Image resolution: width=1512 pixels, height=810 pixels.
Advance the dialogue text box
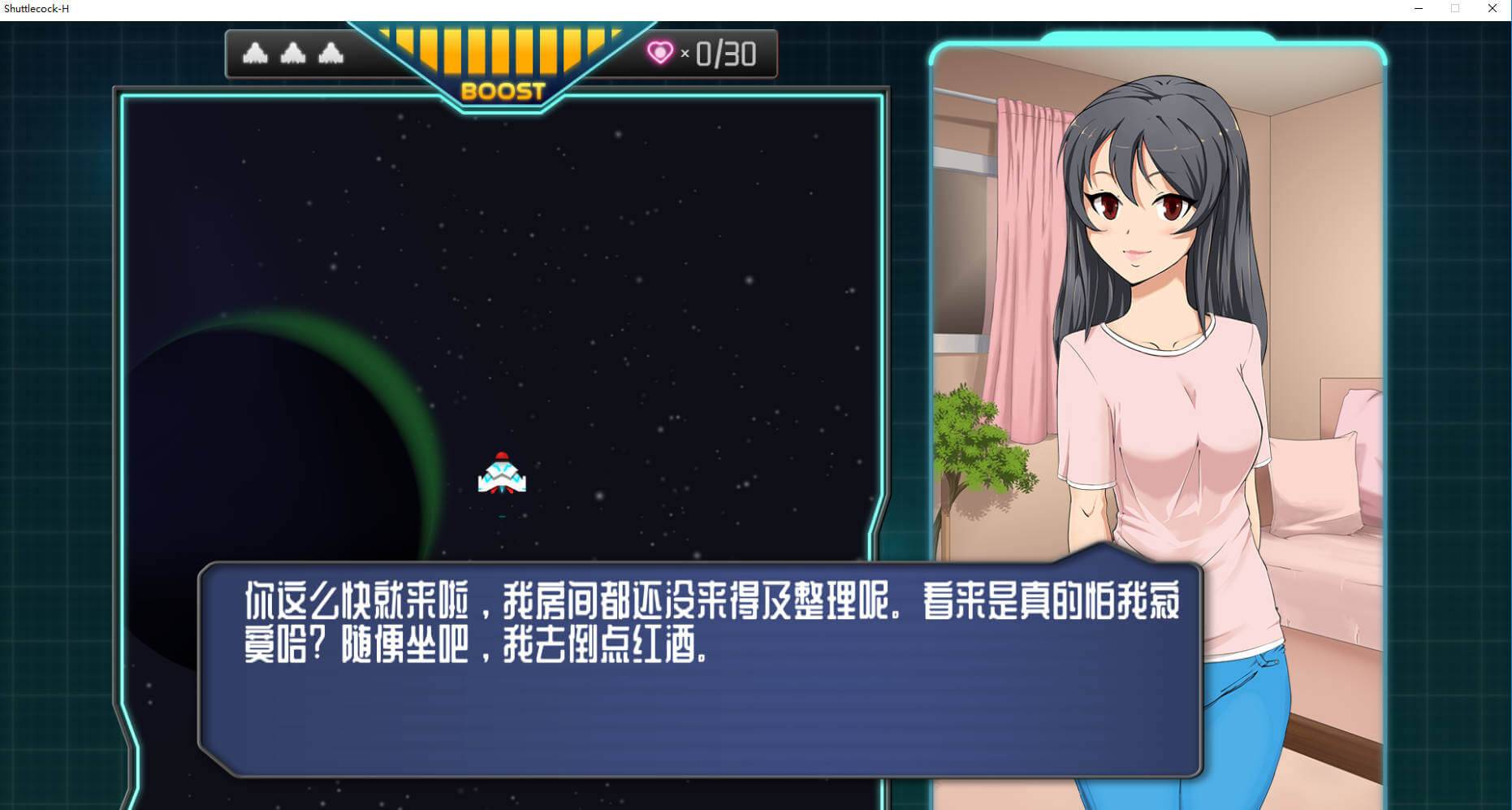pos(698,669)
